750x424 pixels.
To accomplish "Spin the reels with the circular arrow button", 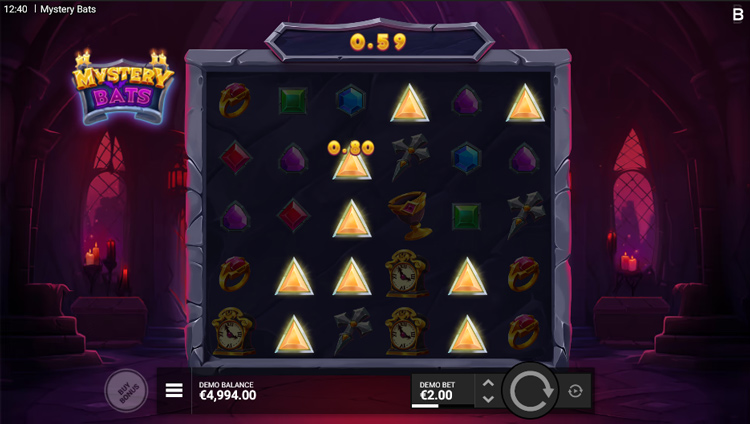I will pos(528,391).
